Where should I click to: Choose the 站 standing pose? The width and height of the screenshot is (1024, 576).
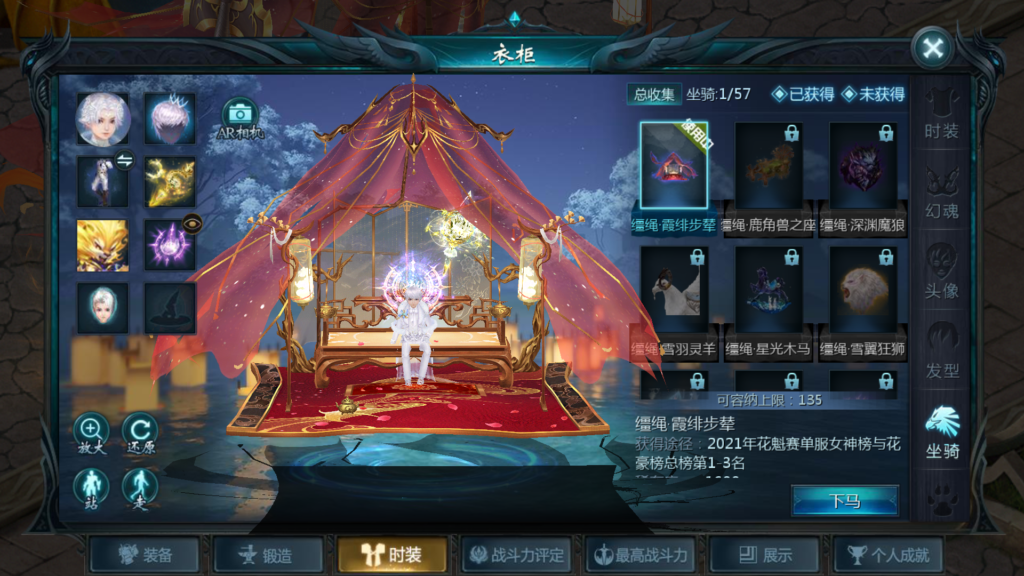click(x=91, y=489)
